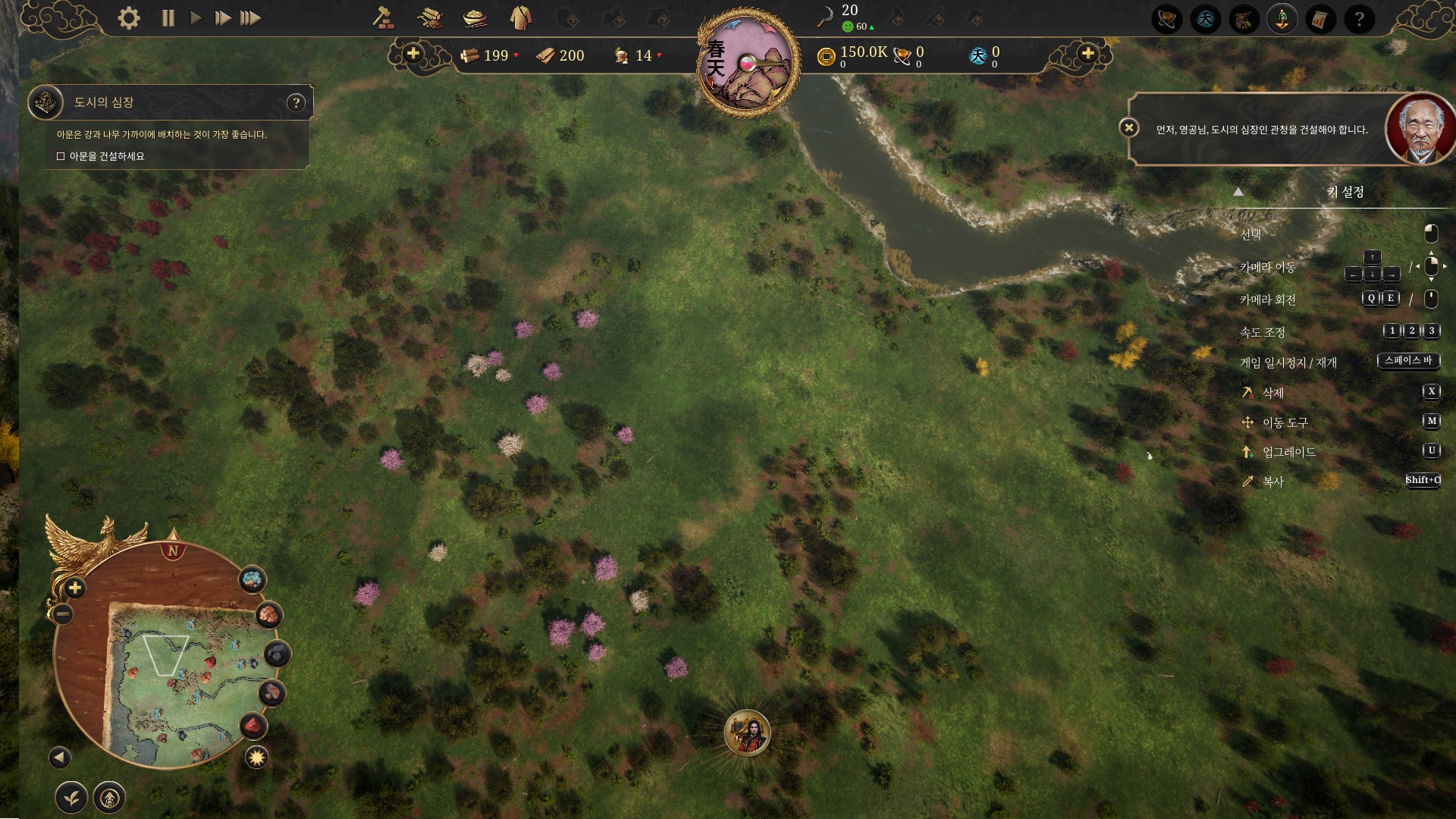Select the hero portrait marker
The image size is (1456, 819).
(x=747, y=733)
